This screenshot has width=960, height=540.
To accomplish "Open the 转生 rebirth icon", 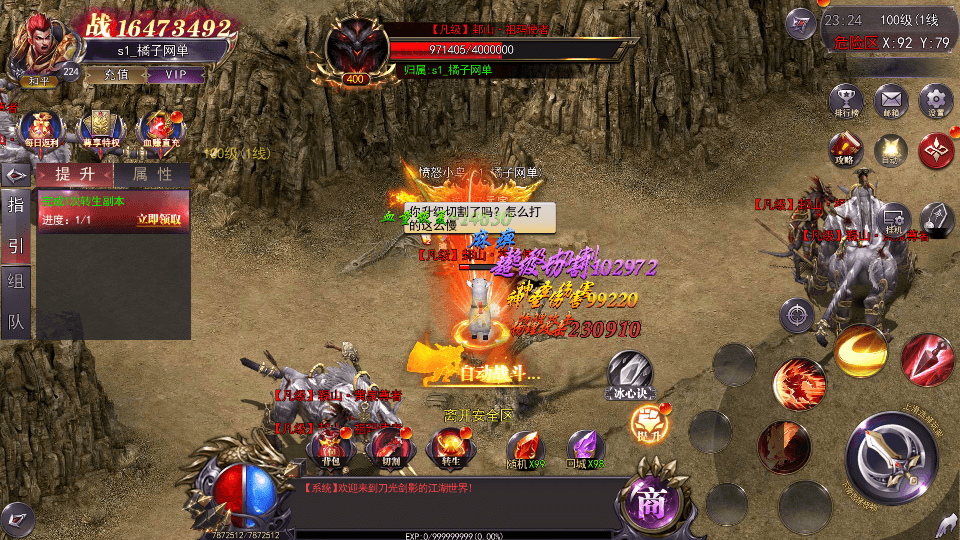I will (x=447, y=447).
